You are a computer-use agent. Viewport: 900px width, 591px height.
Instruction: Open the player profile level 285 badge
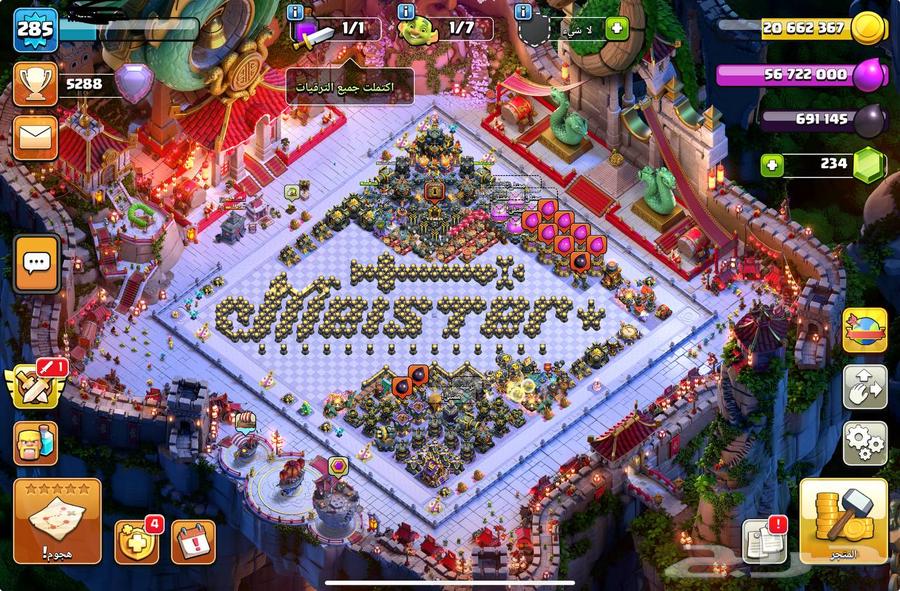[34, 28]
